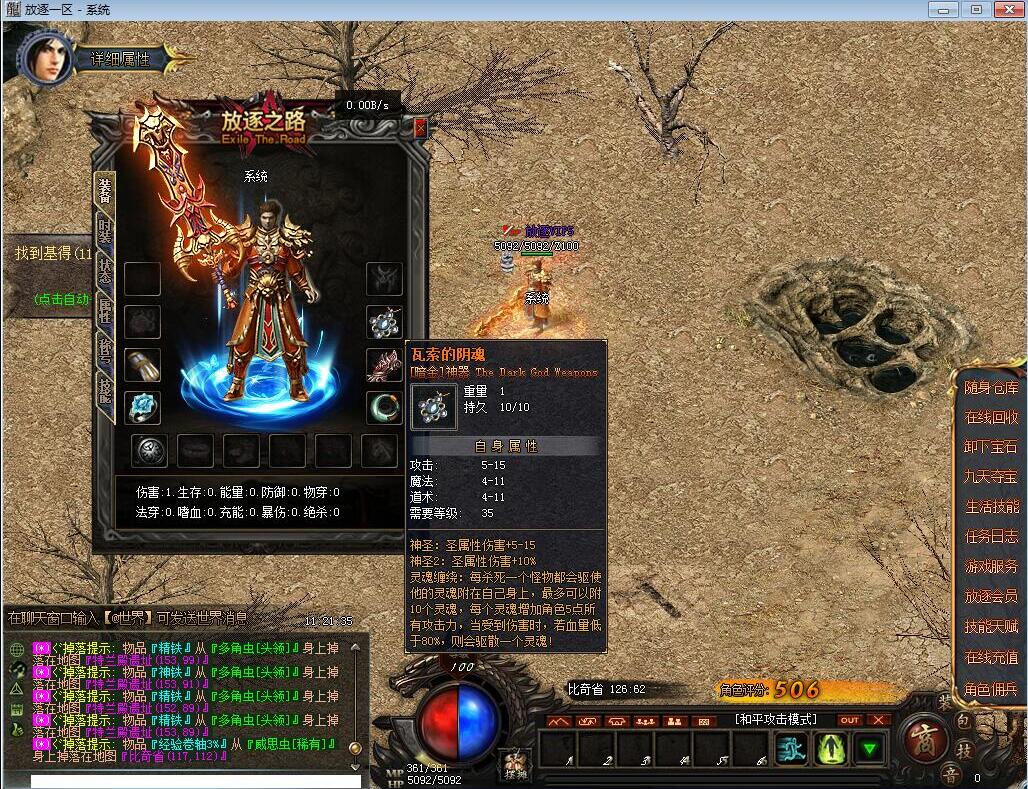Select the golden gauntlet slot
The height and width of the screenshot is (789, 1028).
coord(142,365)
